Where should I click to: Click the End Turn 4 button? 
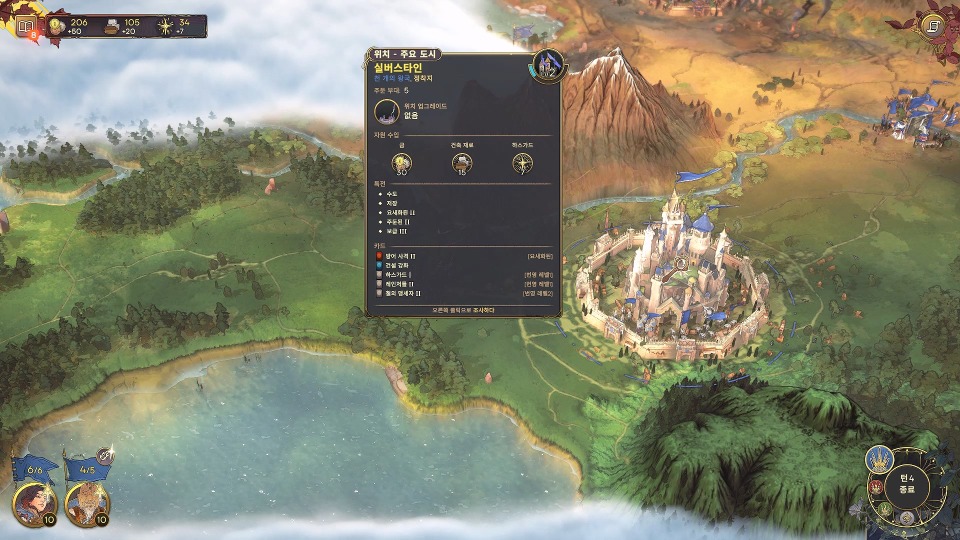point(907,486)
